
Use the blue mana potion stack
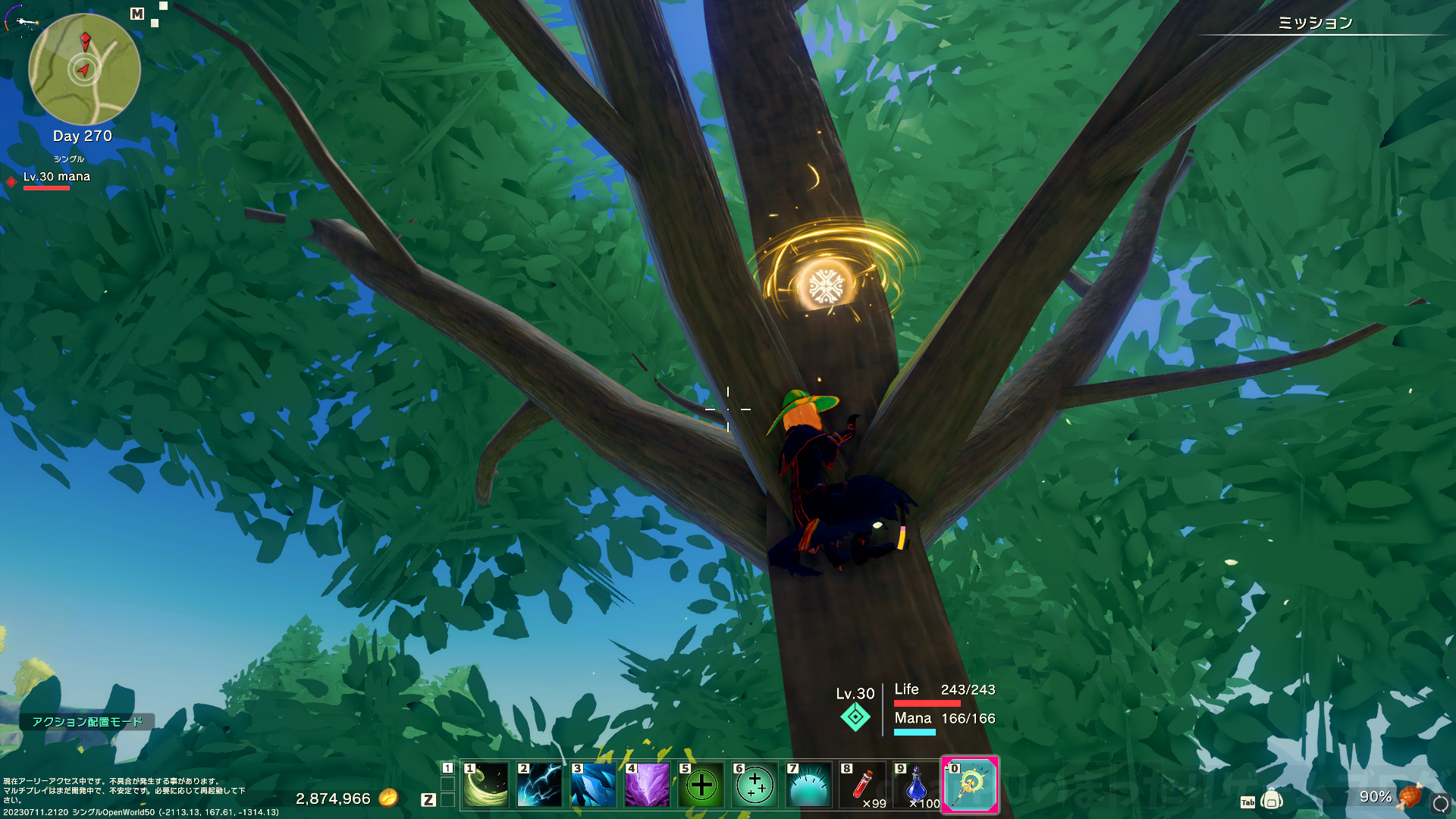(917, 786)
